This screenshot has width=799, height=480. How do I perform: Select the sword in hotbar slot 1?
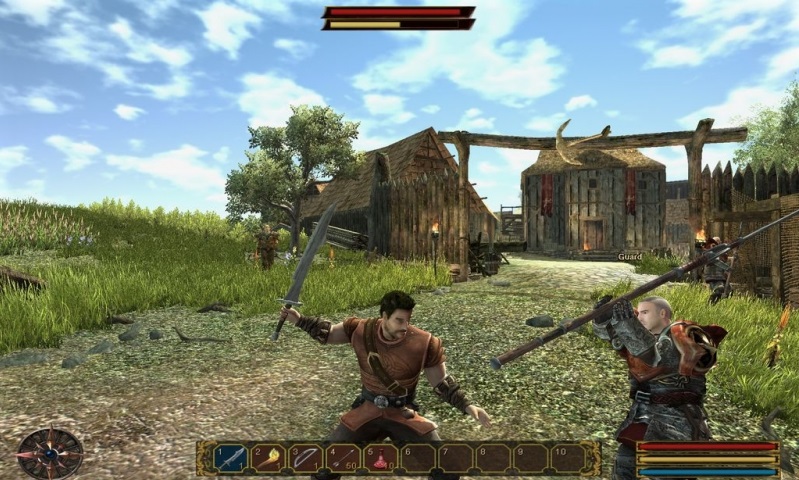[x=230, y=458]
